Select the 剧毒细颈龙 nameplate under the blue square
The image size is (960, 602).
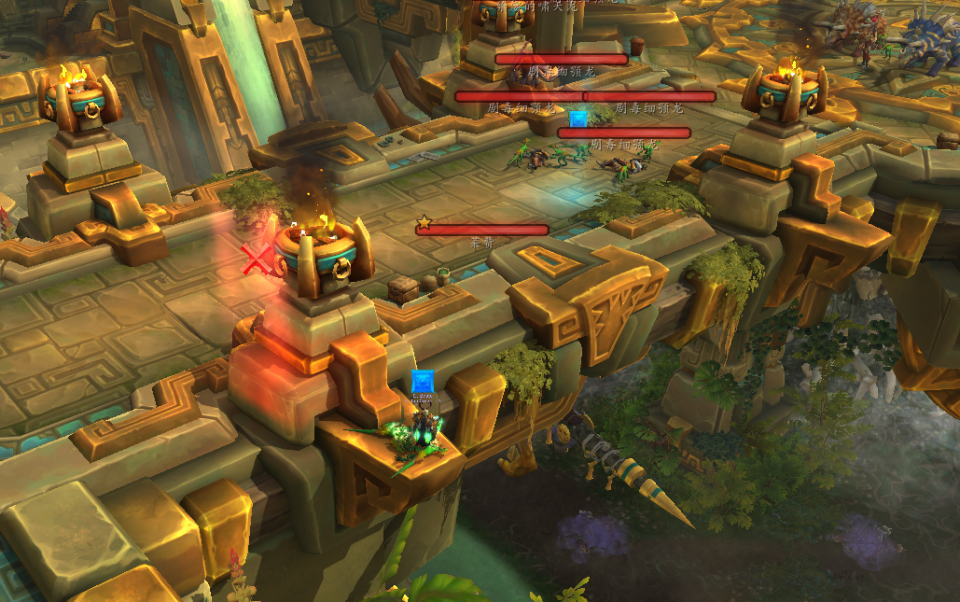[624, 133]
